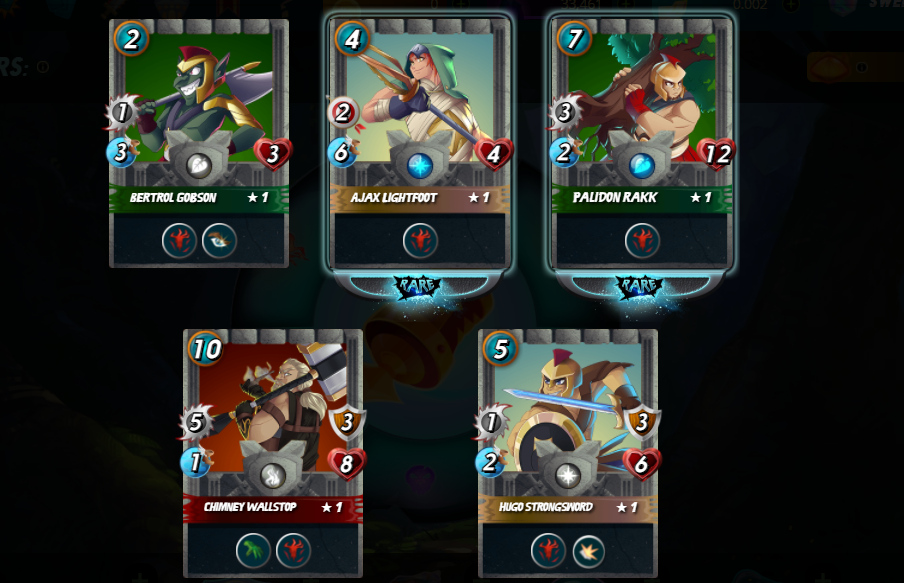Inspect the green hand ability on Chimney Wallstop
The image size is (904, 583).
click(253, 550)
